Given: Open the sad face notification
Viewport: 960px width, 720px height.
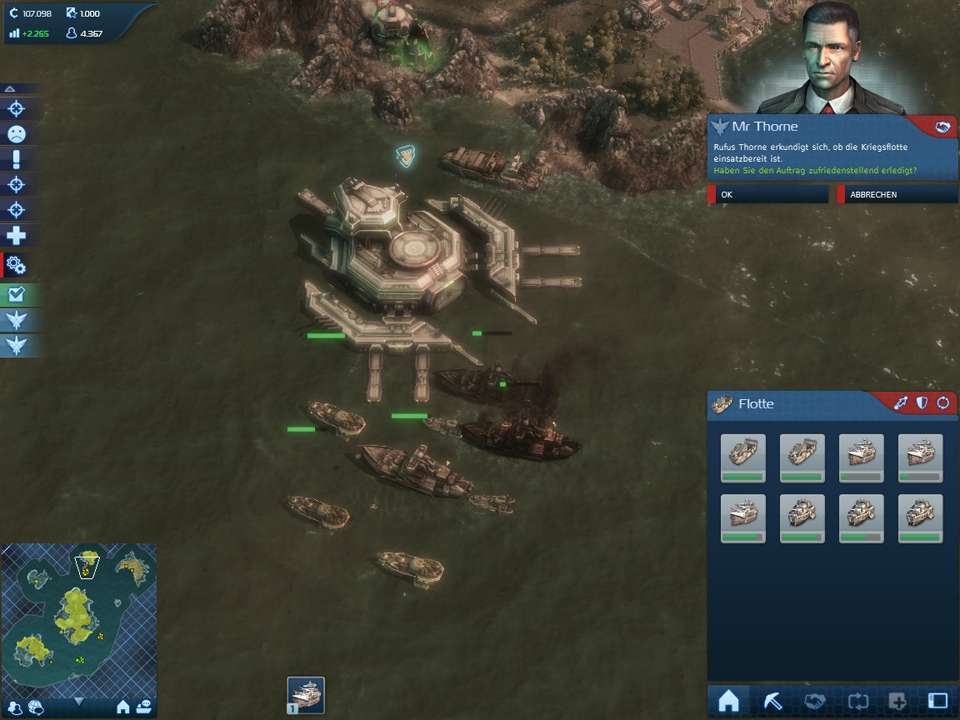Looking at the screenshot, I should point(17,134).
